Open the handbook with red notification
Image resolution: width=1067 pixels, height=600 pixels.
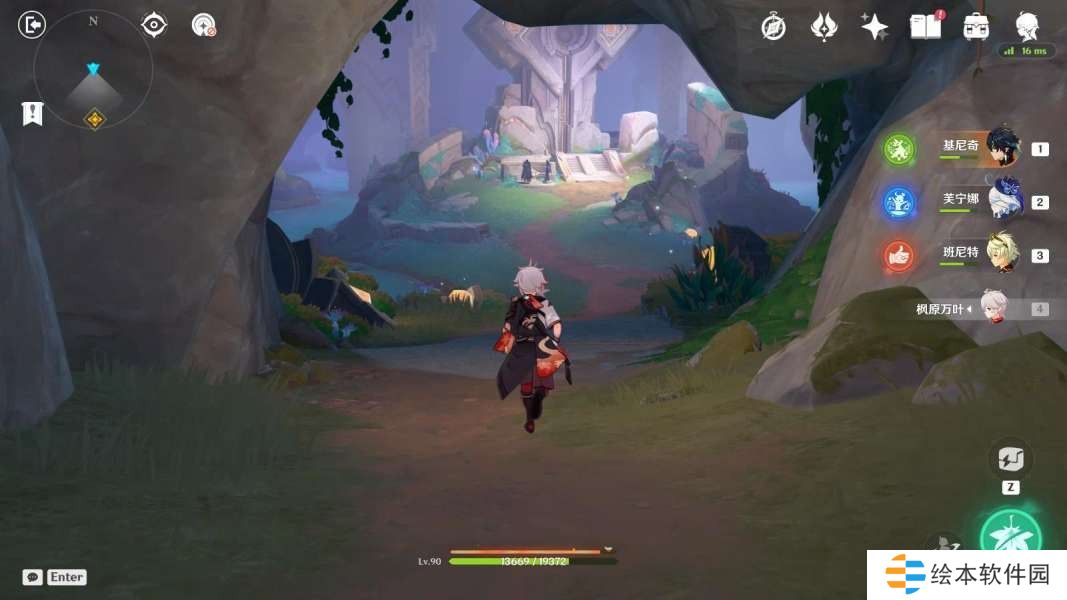[x=926, y=26]
